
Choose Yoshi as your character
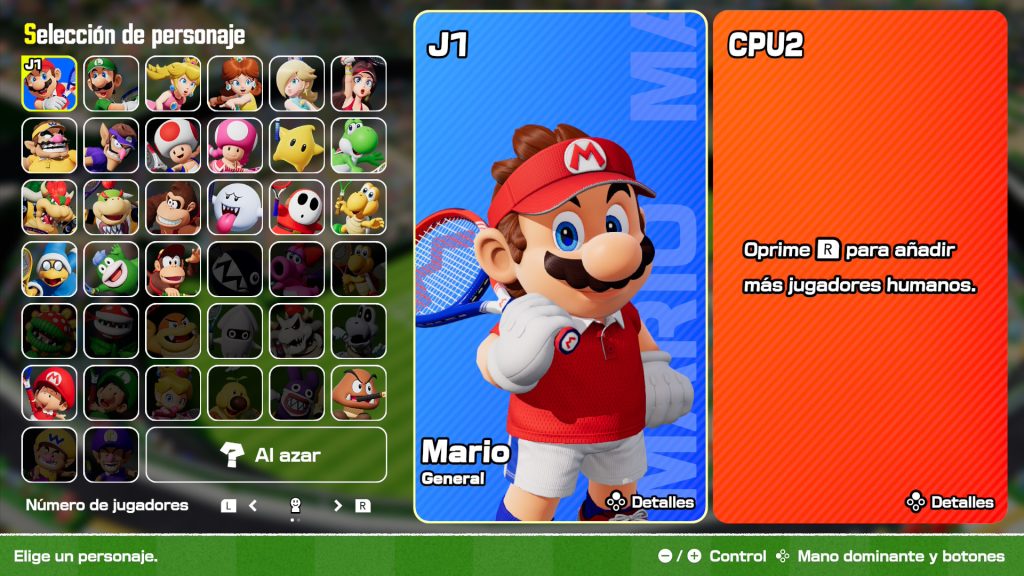click(359, 145)
